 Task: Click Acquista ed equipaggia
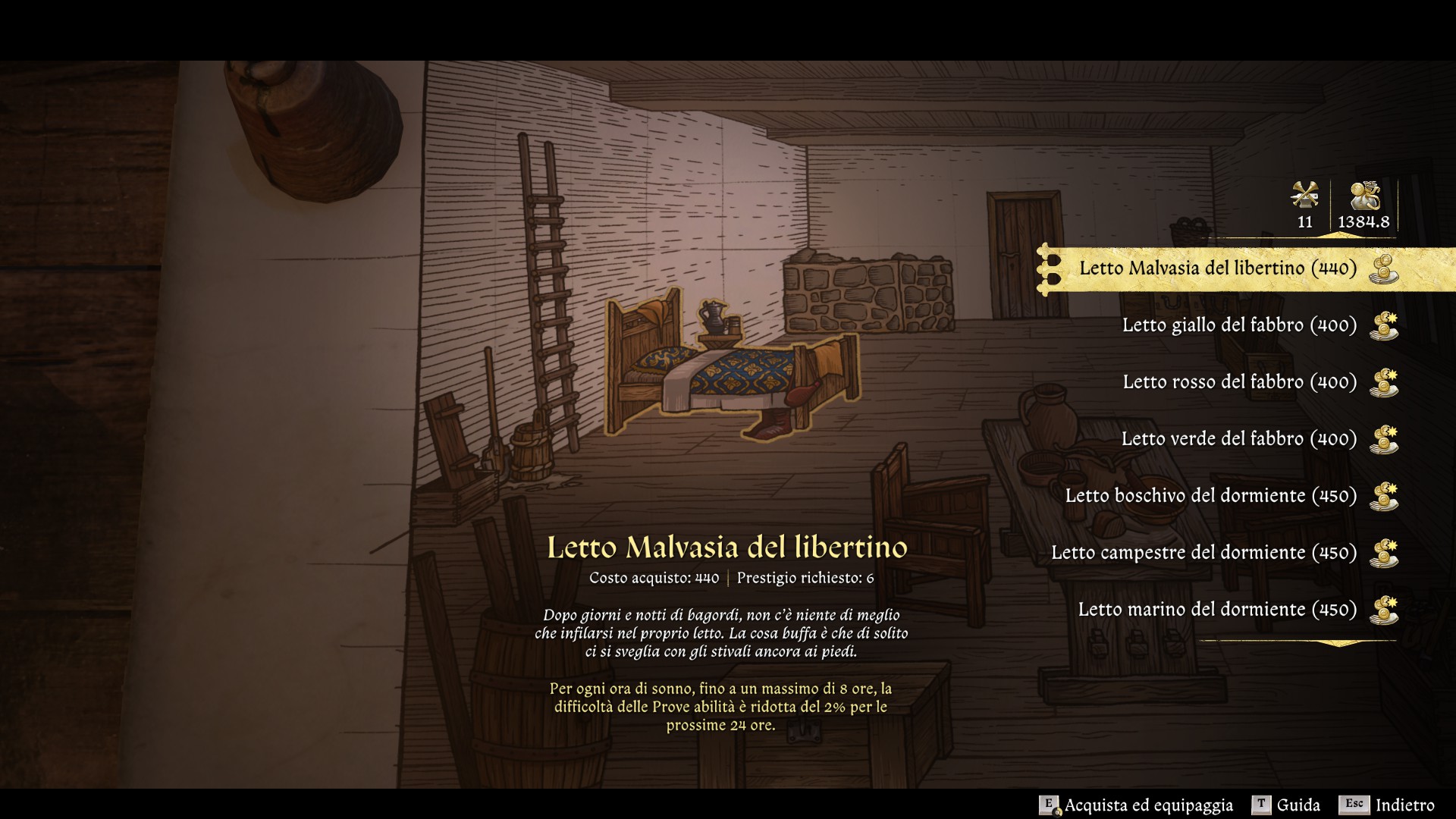(1136, 805)
